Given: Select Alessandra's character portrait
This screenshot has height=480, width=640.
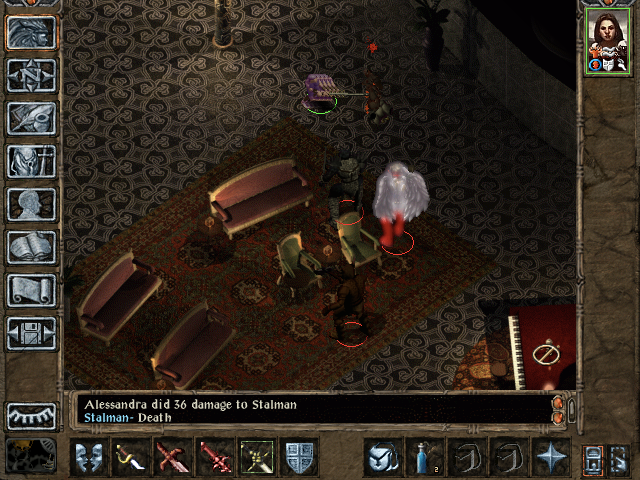Looking at the screenshot, I should [x=606, y=41].
